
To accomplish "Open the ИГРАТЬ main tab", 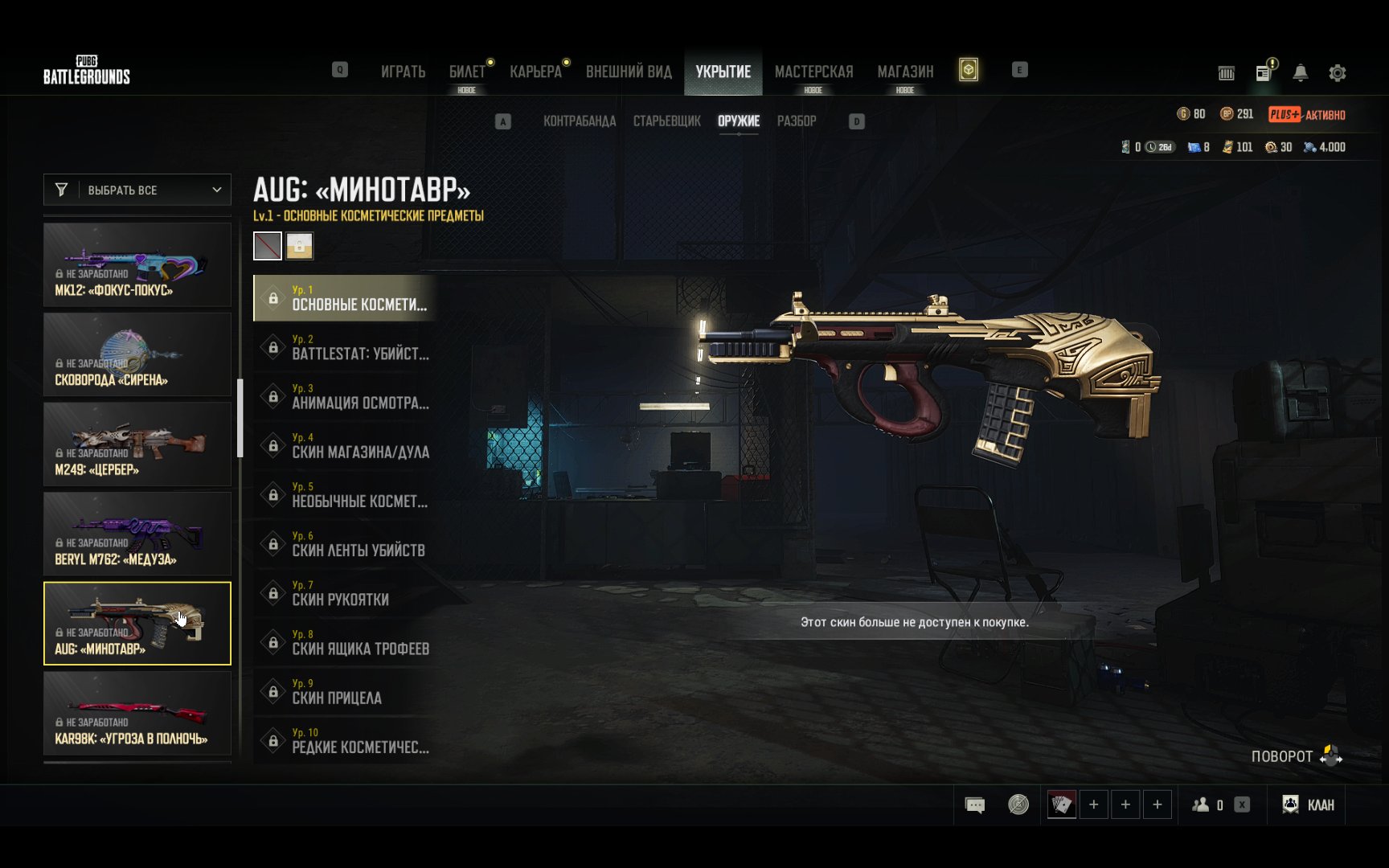I will (403, 72).
